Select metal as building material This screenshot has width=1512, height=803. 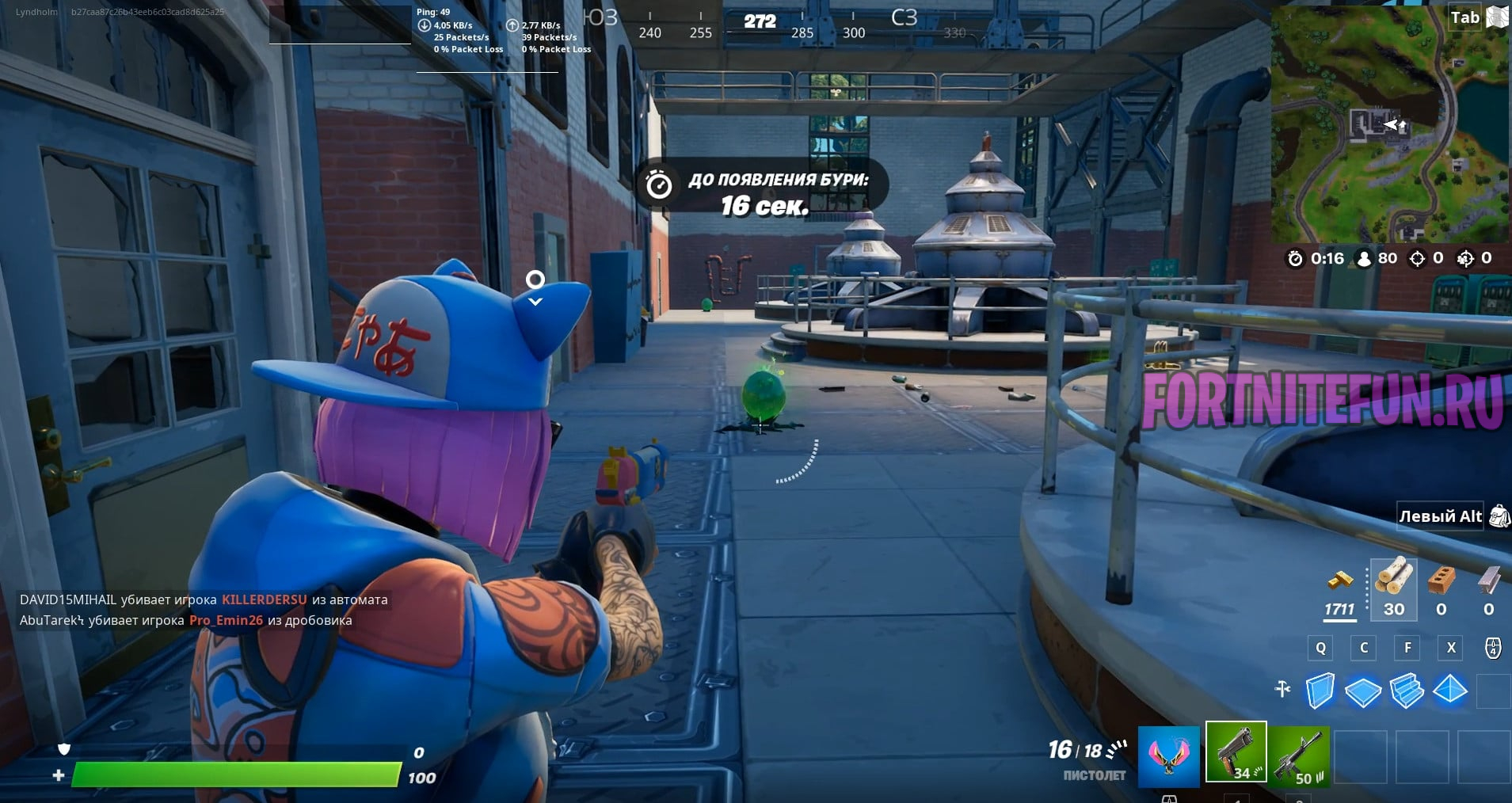pyautogui.click(x=1488, y=580)
